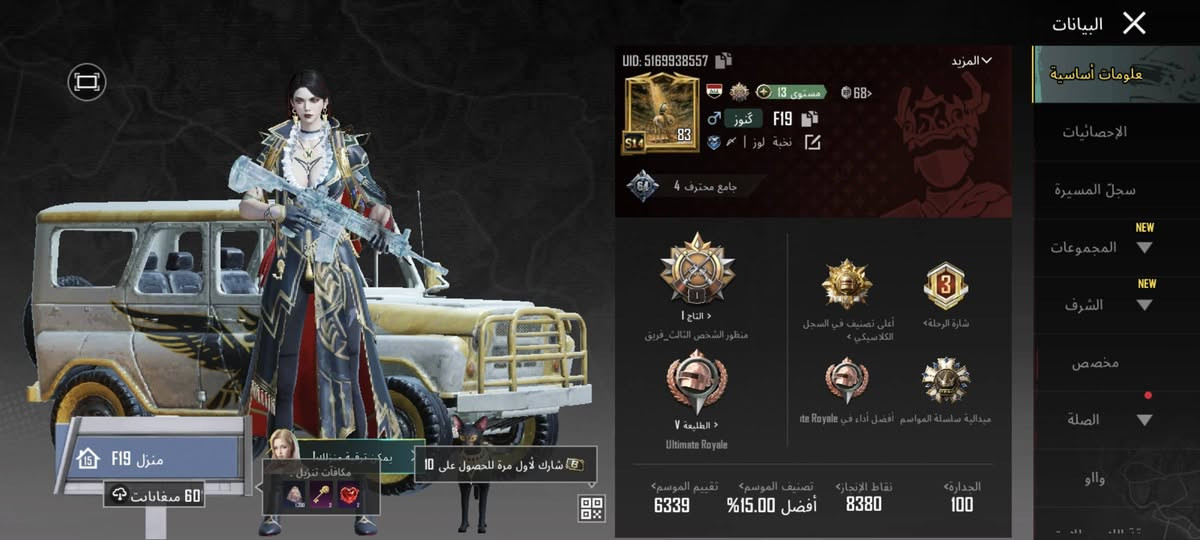Open the المزيد more dropdown
Screen dimensions: 1200x540
pyautogui.click(x=971, y=61)
